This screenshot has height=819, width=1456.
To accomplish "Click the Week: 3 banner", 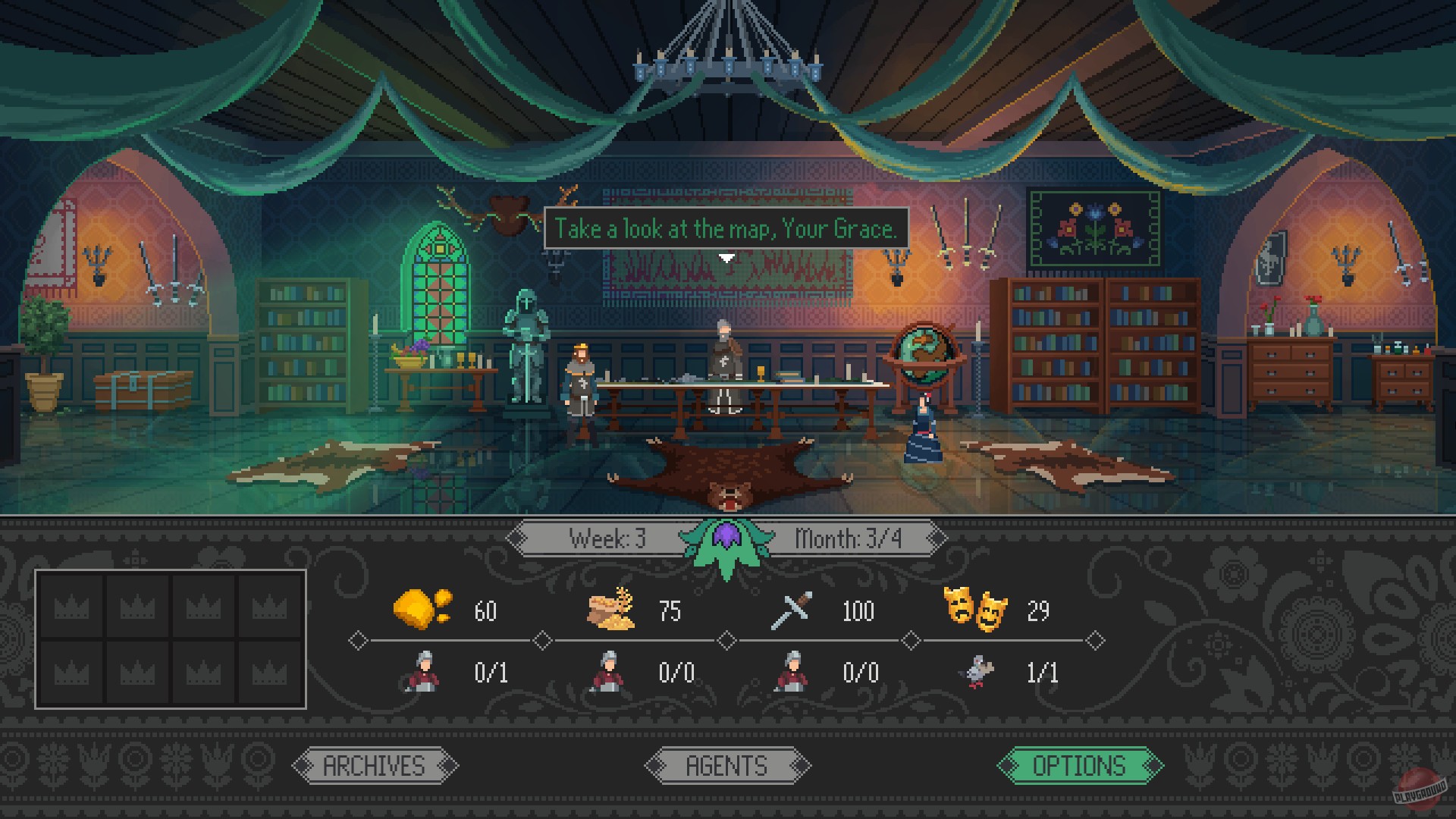I will coord(607,539).
